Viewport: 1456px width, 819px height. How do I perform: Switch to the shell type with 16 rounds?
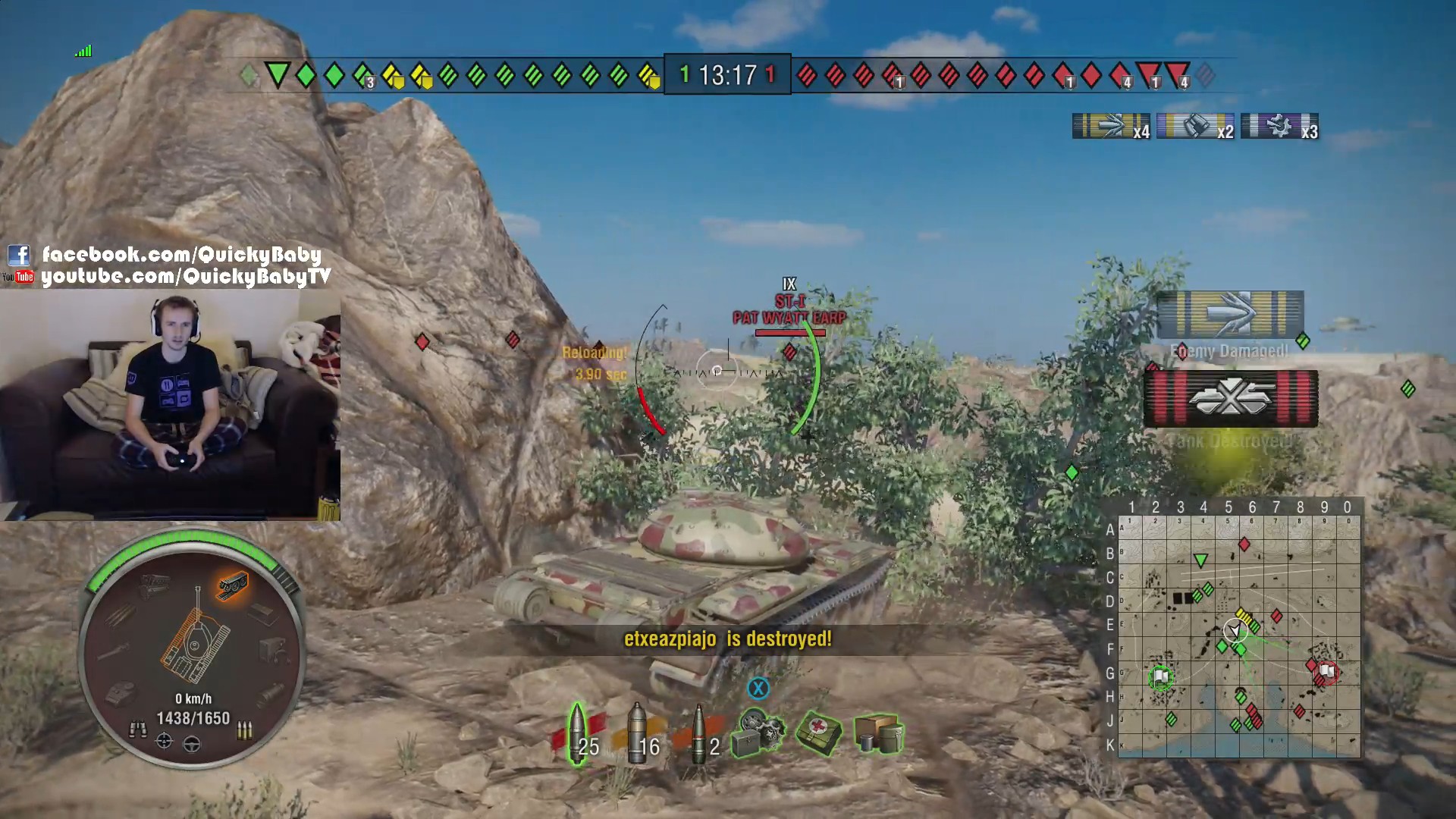639,734
